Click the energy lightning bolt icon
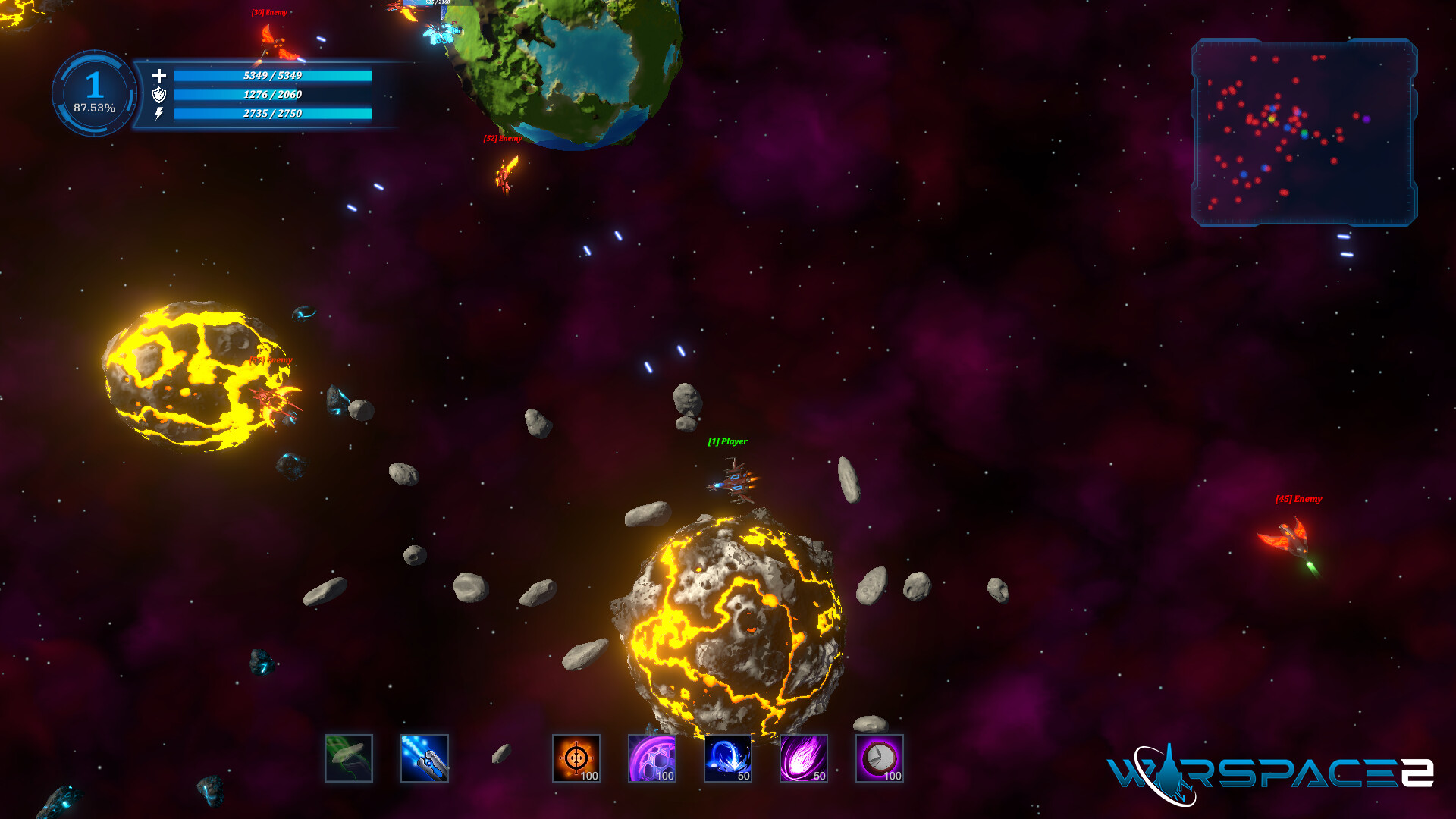 tap(159, 115)
